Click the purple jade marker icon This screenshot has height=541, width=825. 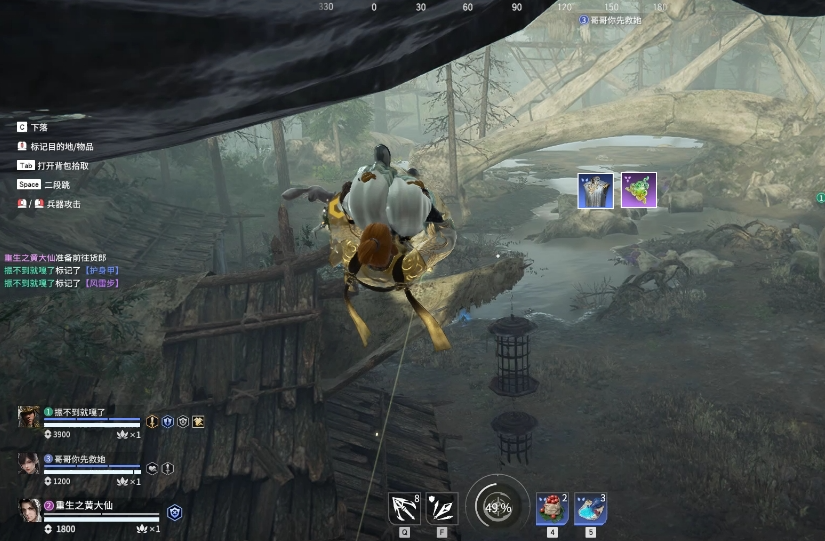point(638,190)
